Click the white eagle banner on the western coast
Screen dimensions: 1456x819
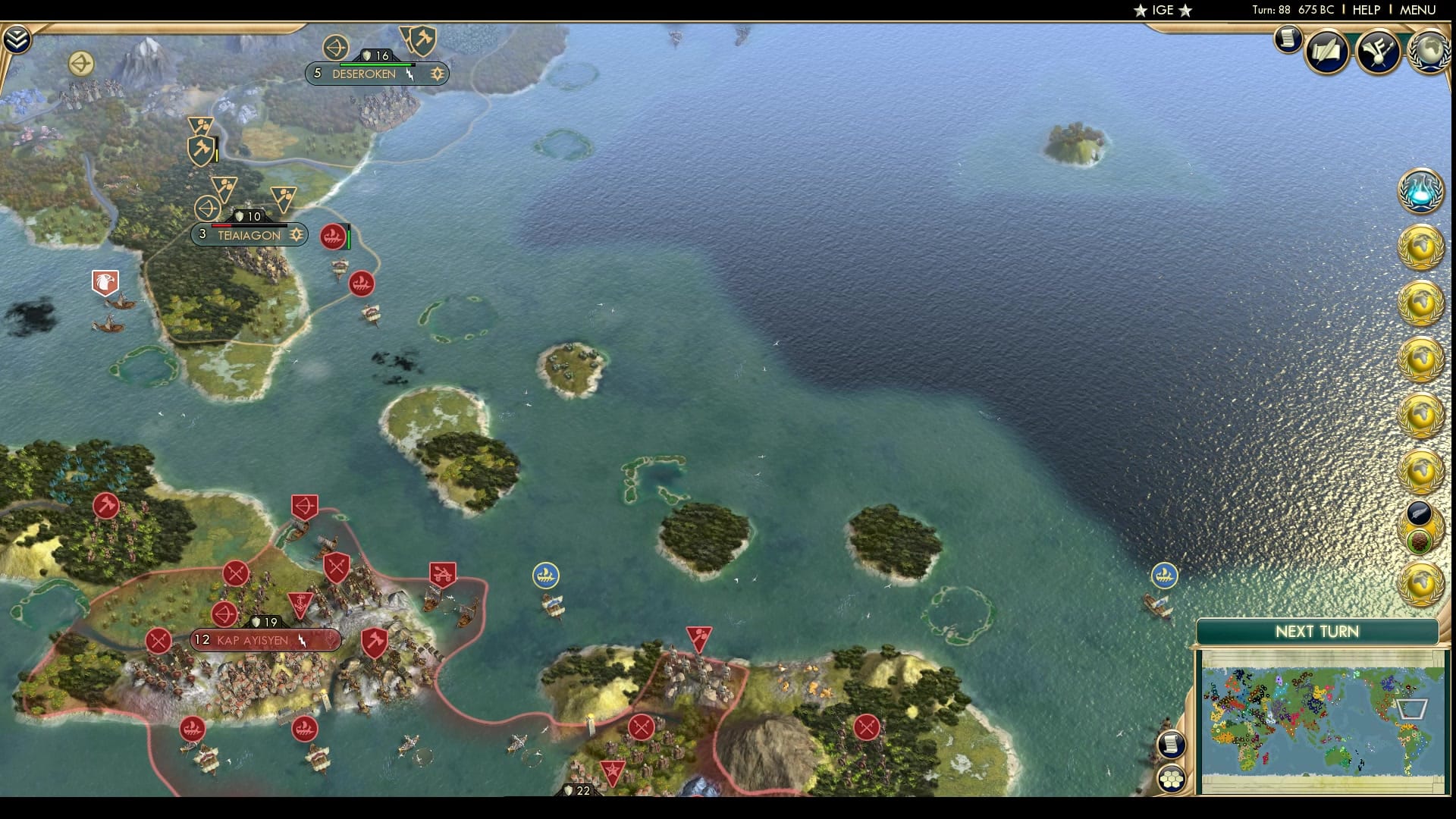click(x=103, y=281)
